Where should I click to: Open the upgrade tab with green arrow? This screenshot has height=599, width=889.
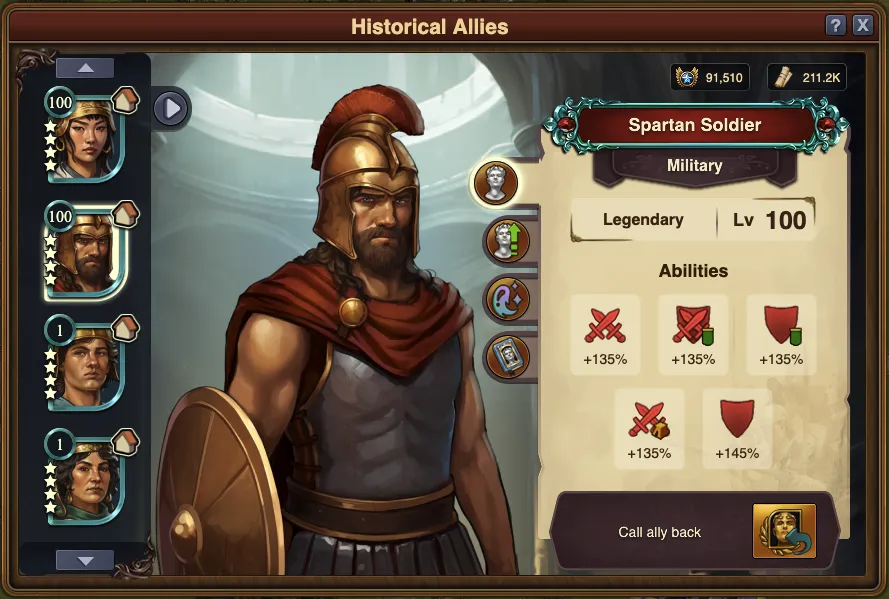(x=503, y=241)
